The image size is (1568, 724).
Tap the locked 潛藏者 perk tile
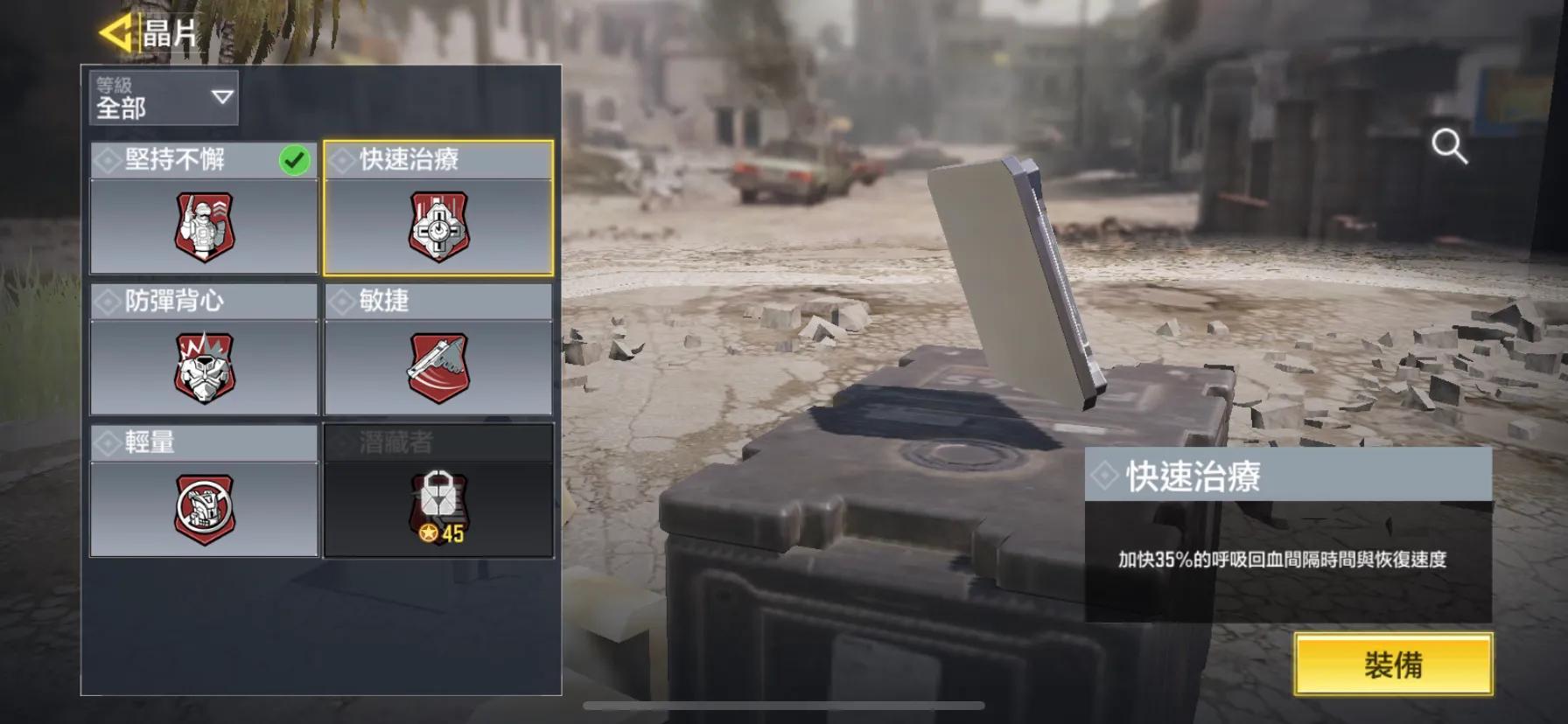(438, 492)
